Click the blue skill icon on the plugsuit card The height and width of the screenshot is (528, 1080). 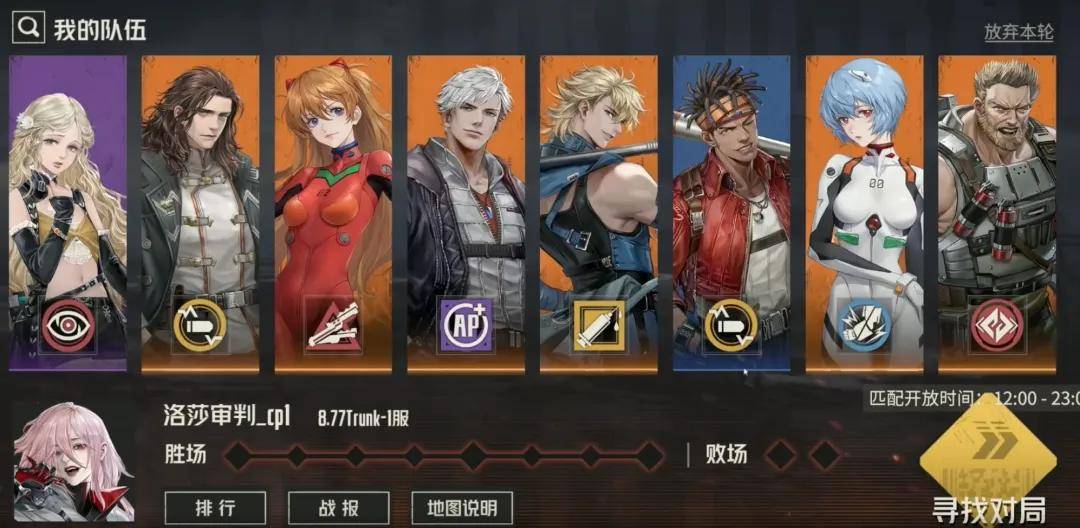864,325
